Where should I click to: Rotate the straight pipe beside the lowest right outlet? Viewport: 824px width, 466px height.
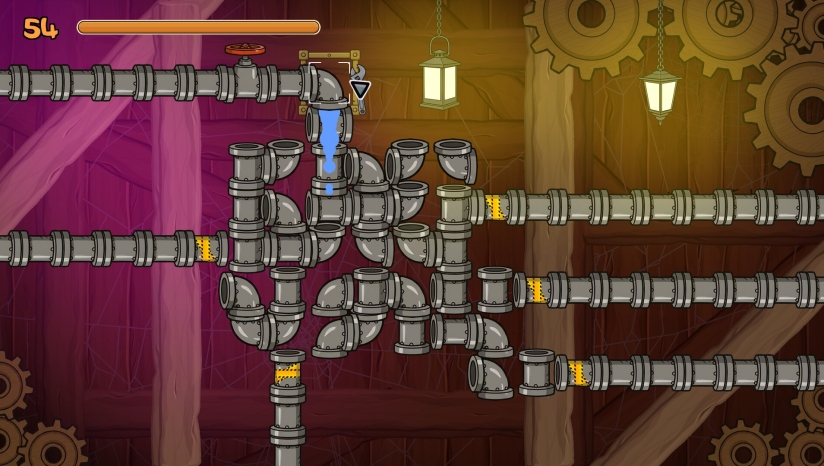537,372
